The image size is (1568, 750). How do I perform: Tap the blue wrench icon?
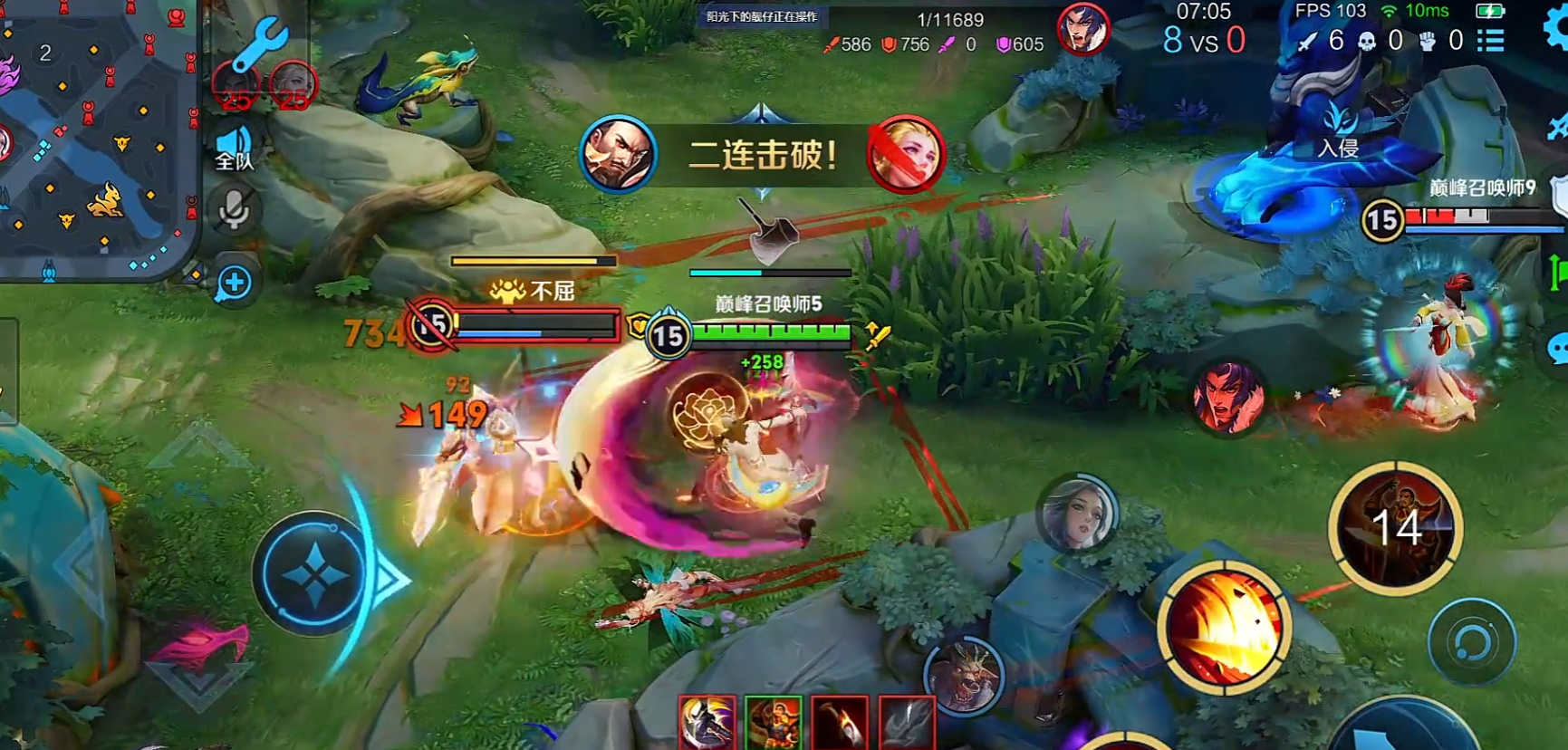[261, 43]
